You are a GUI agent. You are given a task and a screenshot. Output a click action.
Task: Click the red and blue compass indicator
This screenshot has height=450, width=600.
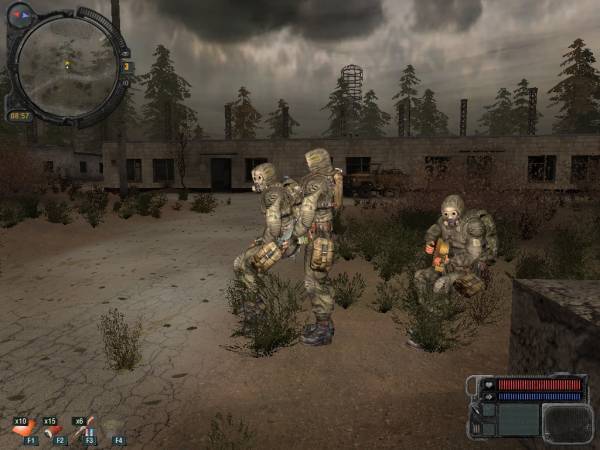pyautogui.click(x=20, y=14)
